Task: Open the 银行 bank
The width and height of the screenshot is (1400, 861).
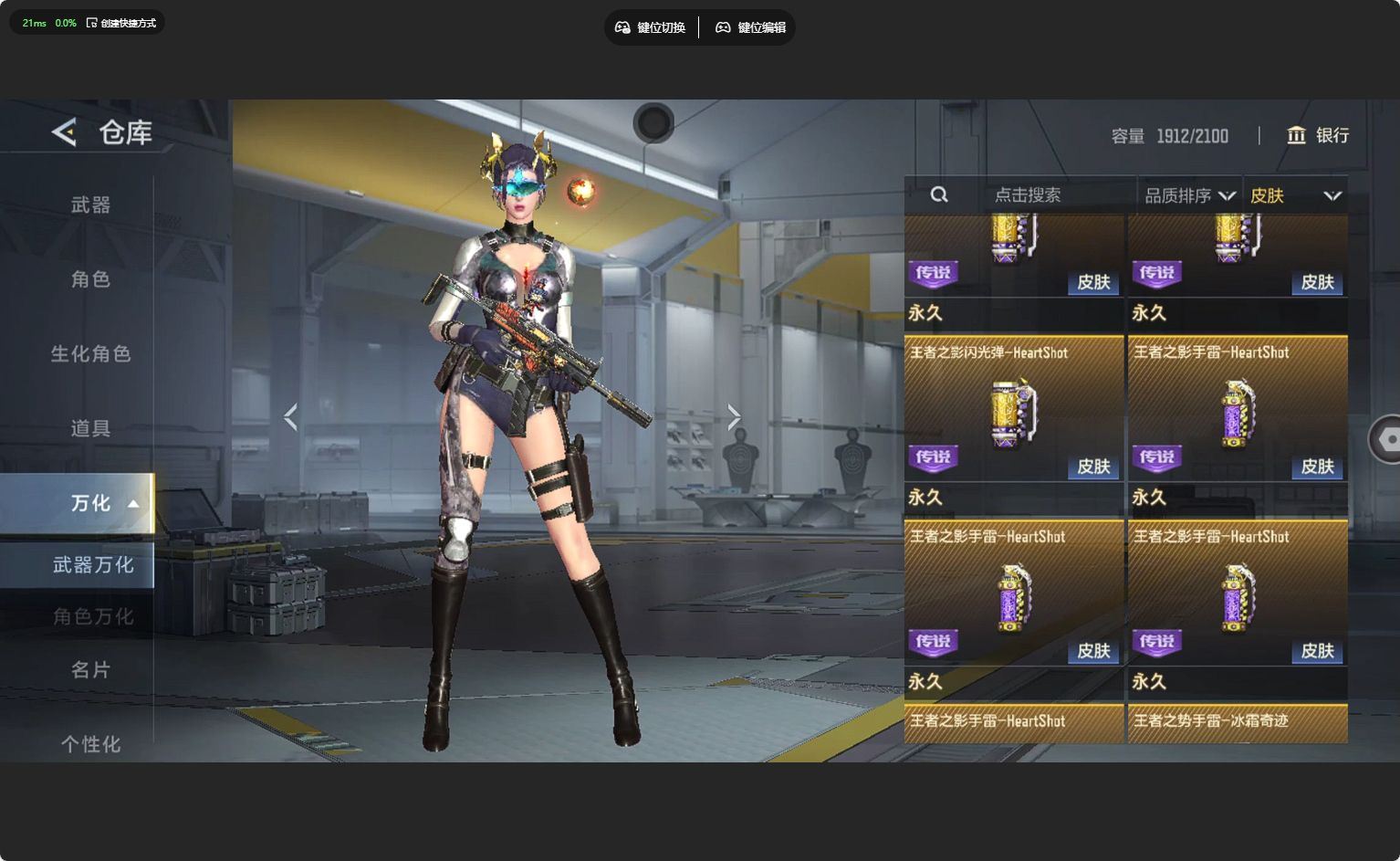Action: pyautogui.click(x=1317, y=135)
